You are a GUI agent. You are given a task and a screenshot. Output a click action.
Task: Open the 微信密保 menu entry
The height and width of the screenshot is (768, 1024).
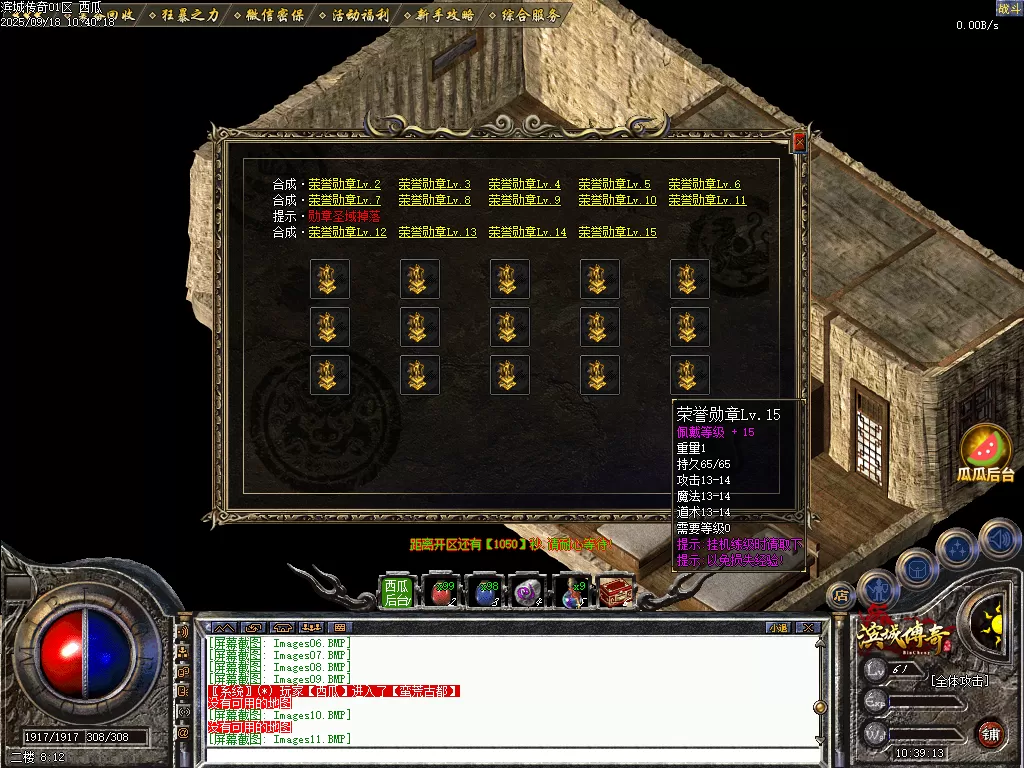coord(272,15)
